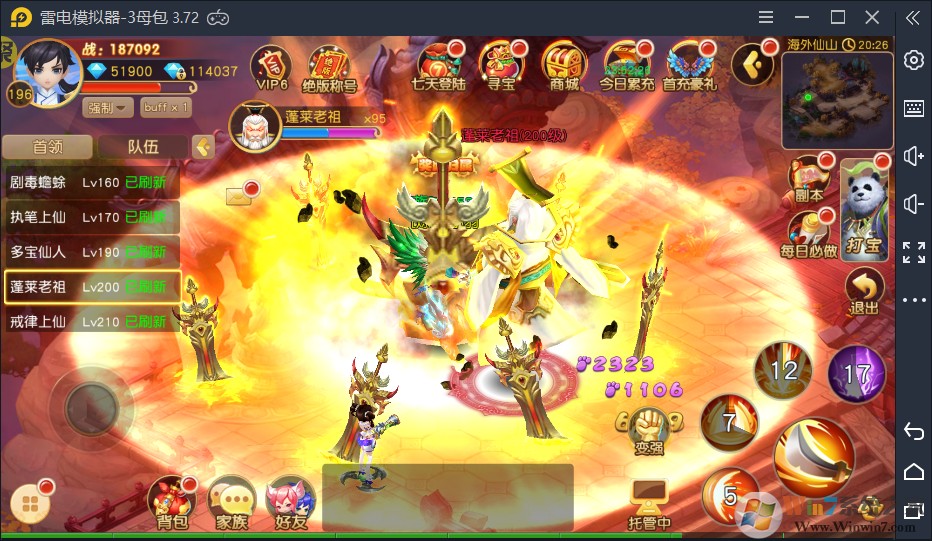This screenshot has height=541, width=932.
Task: Open the 变强 power-up fist icon
Action: coord(649,428)
